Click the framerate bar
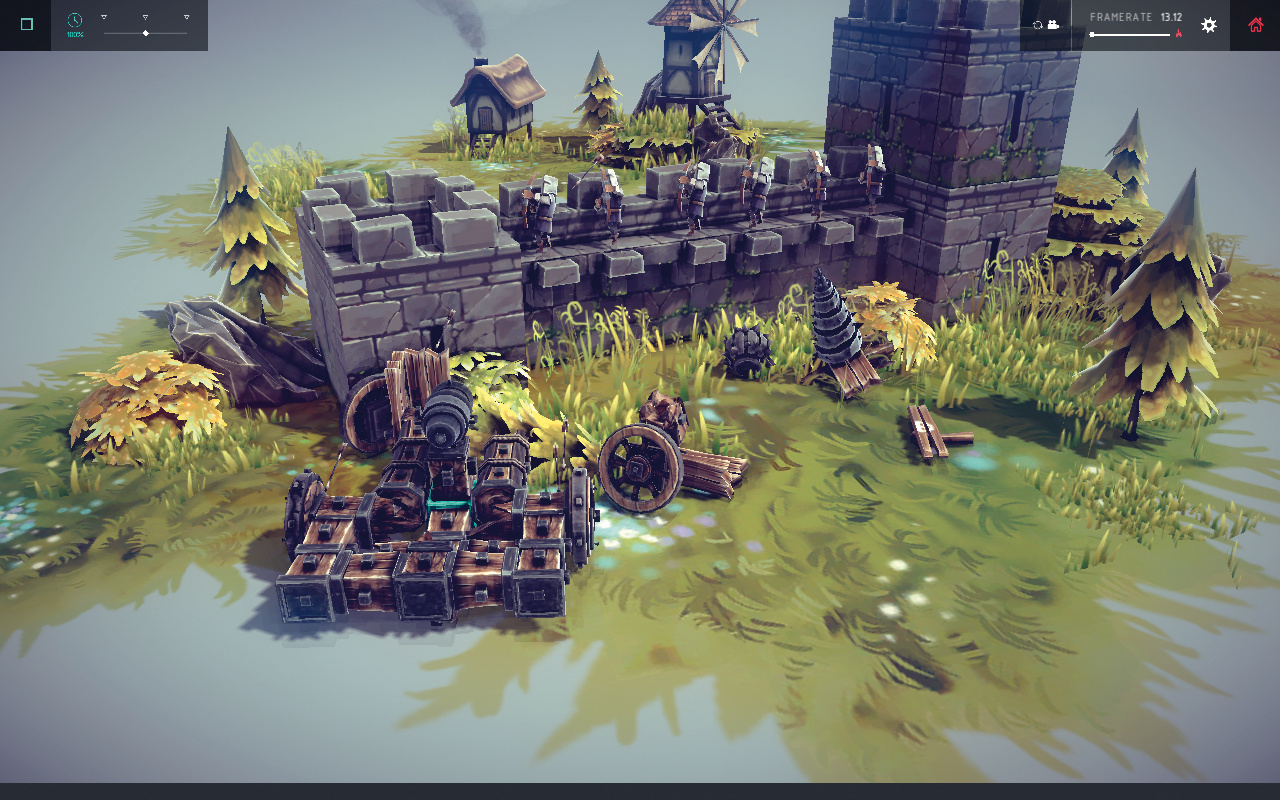This screenshot has height=800, width=1280. 1130,34
